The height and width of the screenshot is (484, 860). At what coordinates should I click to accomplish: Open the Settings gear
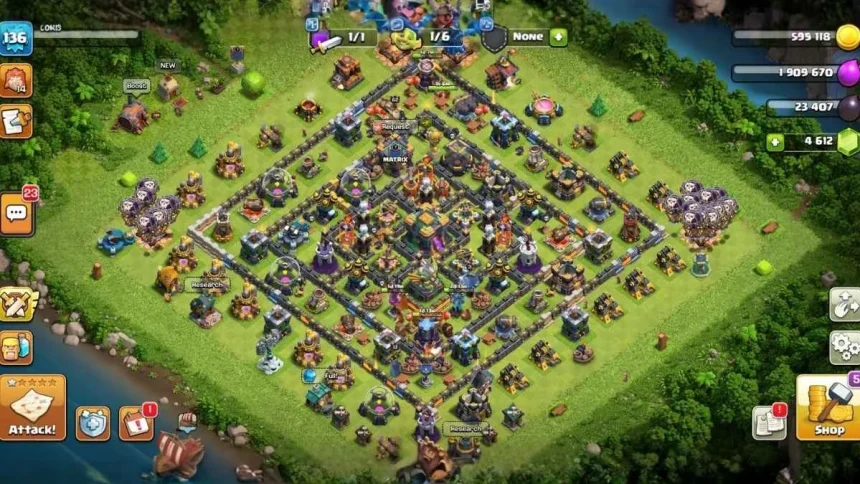coord(845,347)
